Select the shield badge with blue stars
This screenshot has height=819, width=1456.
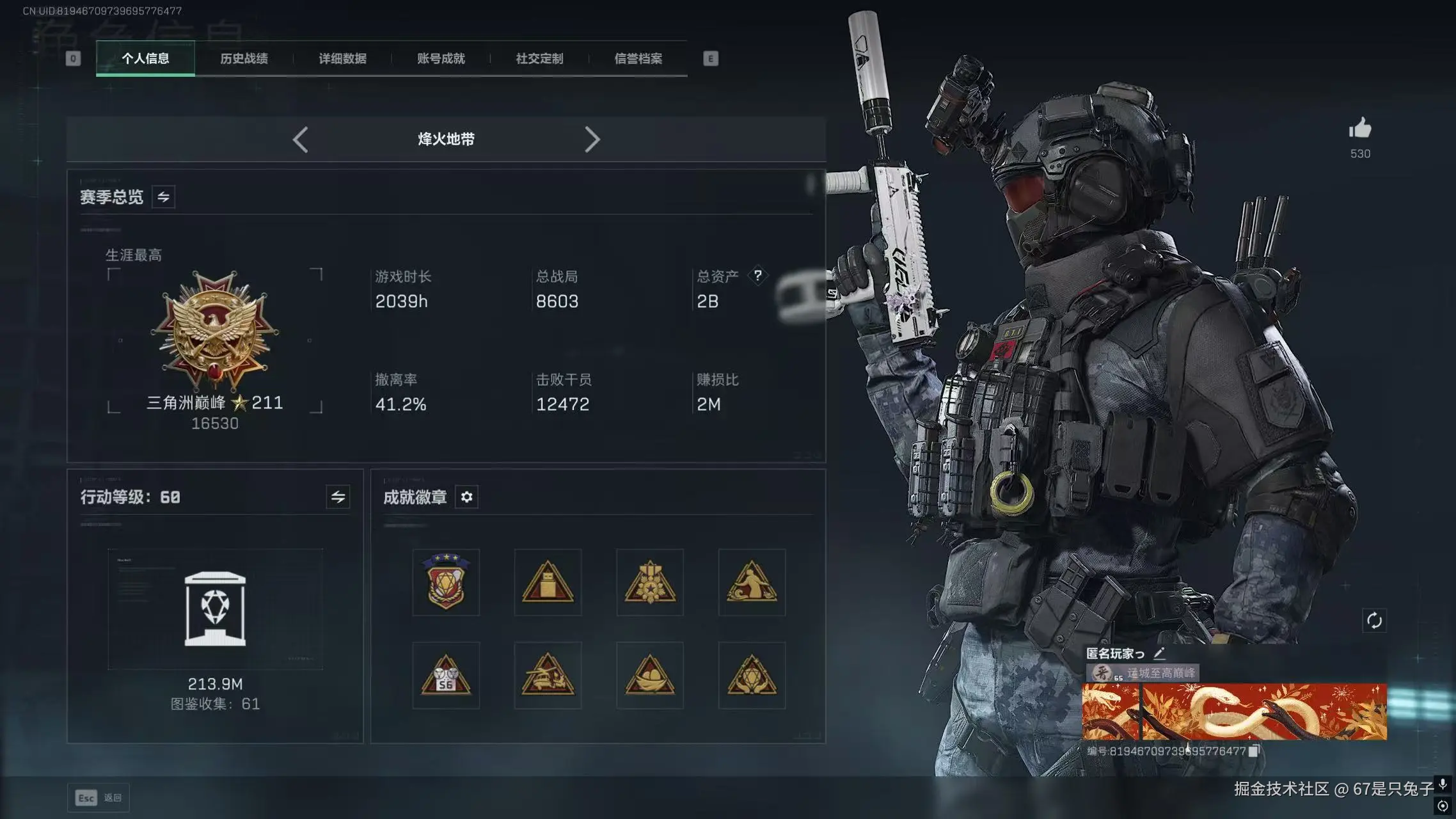[x=446, y=582]
